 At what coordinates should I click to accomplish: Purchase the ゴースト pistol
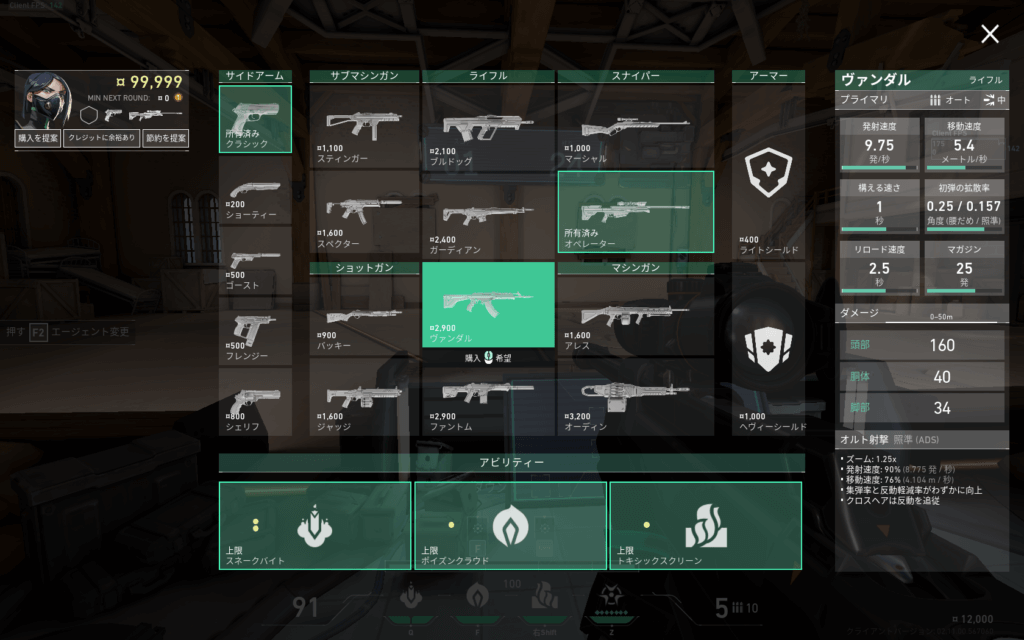(255, 264)
